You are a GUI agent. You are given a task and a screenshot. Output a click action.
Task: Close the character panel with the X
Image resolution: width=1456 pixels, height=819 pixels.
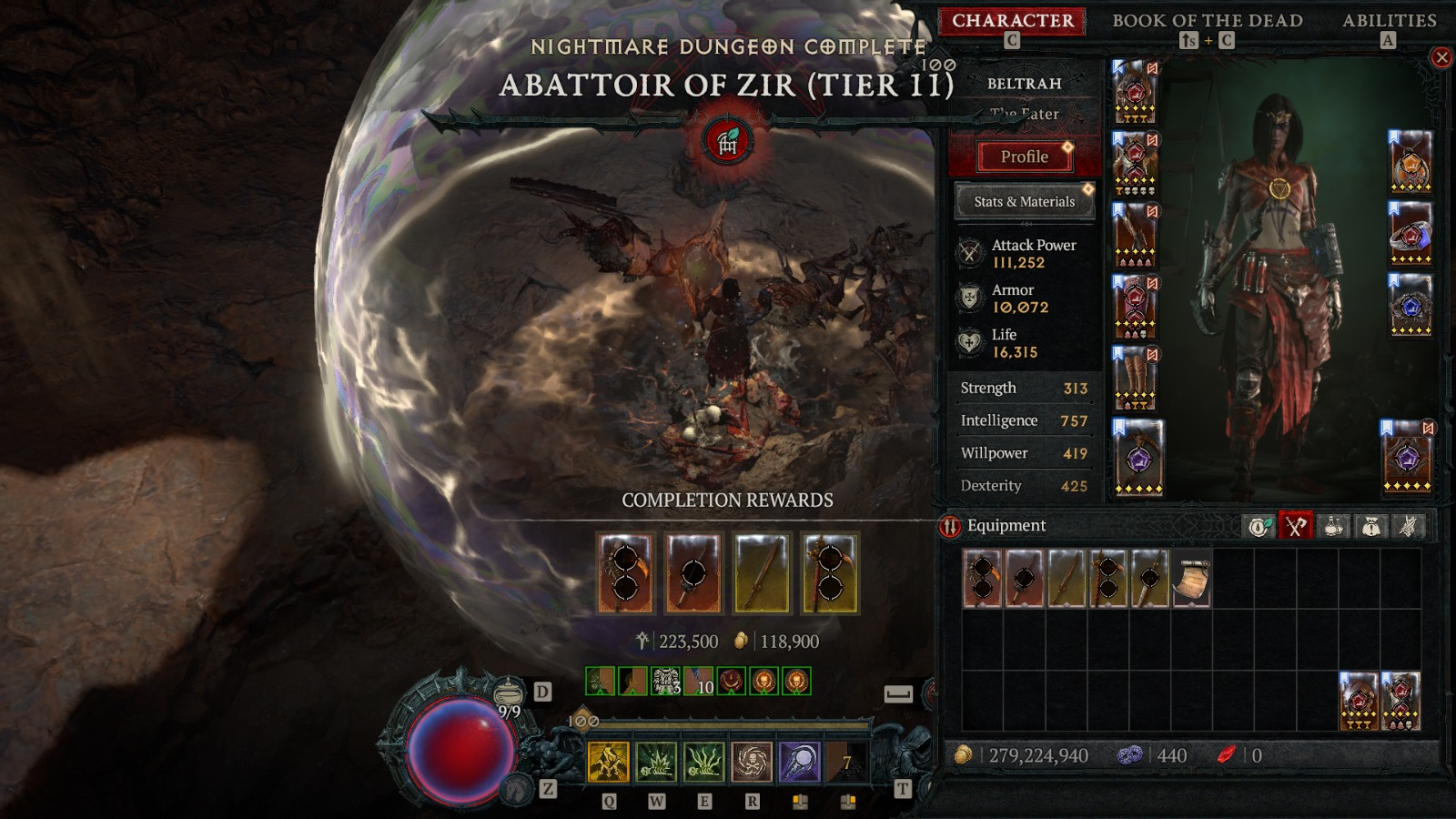click(1441, 58)
